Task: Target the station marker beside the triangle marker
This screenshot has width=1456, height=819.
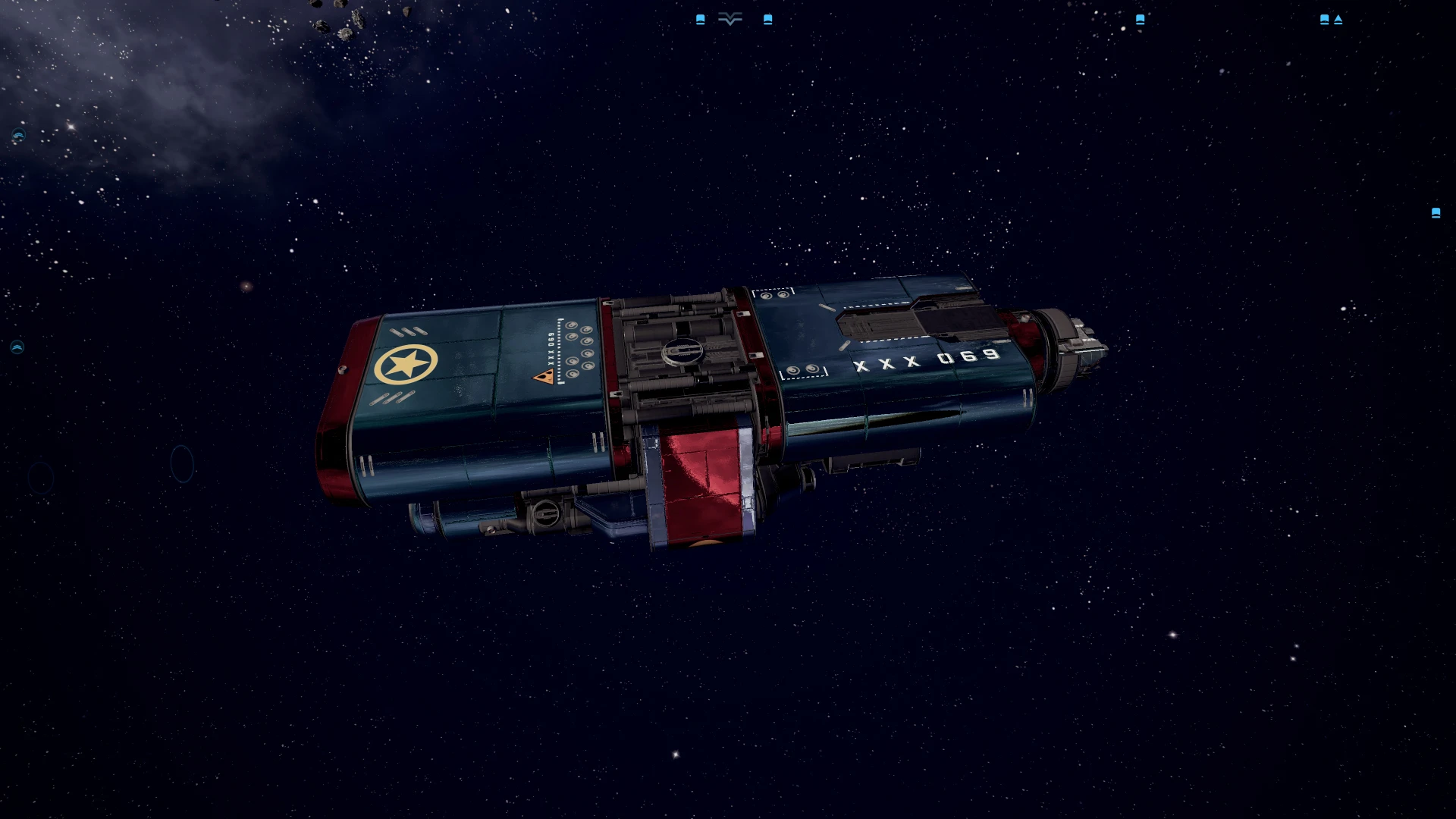Action: coord(1324,20)
